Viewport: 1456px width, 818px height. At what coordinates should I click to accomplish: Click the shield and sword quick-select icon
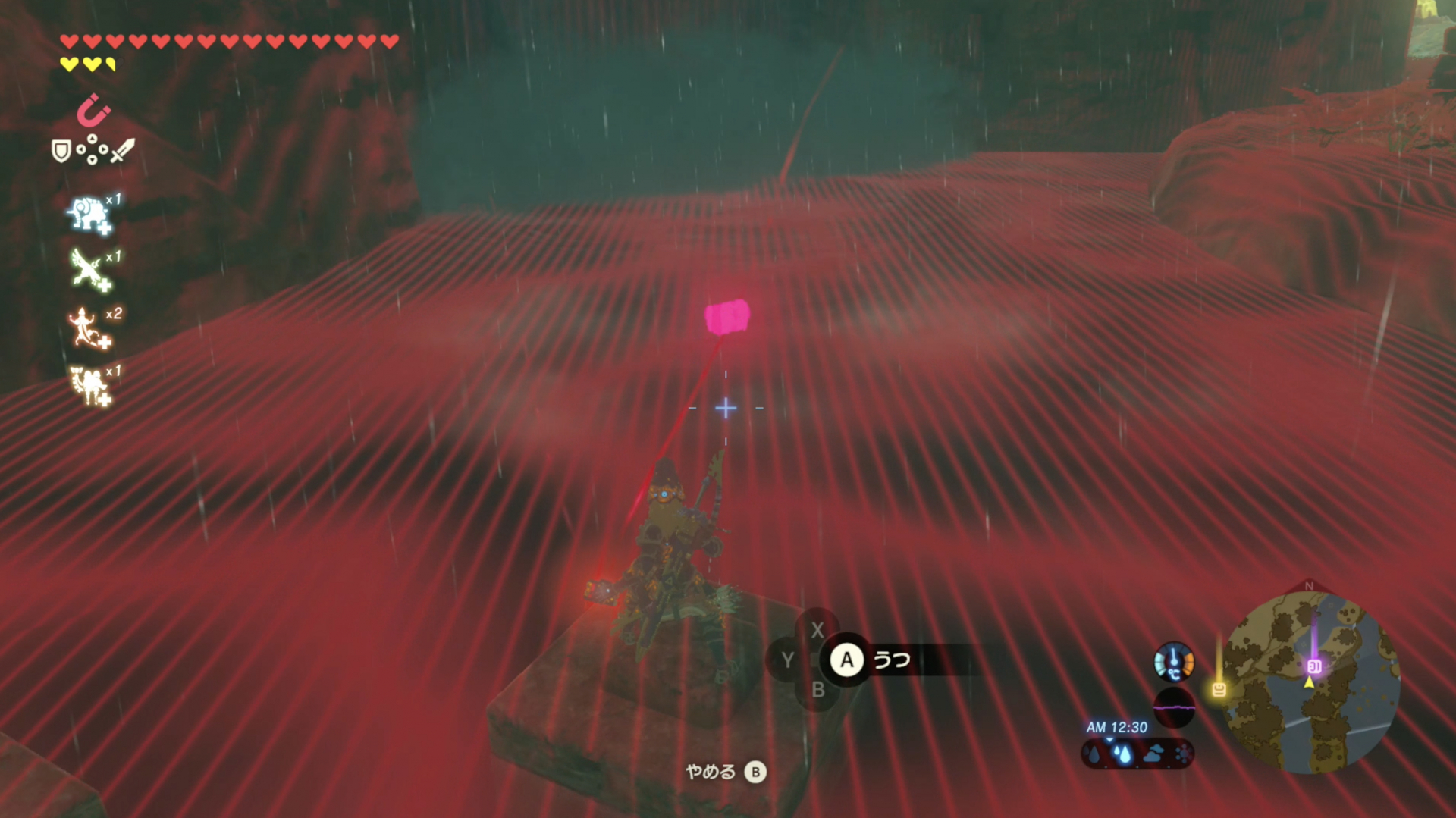coord(93,151)
